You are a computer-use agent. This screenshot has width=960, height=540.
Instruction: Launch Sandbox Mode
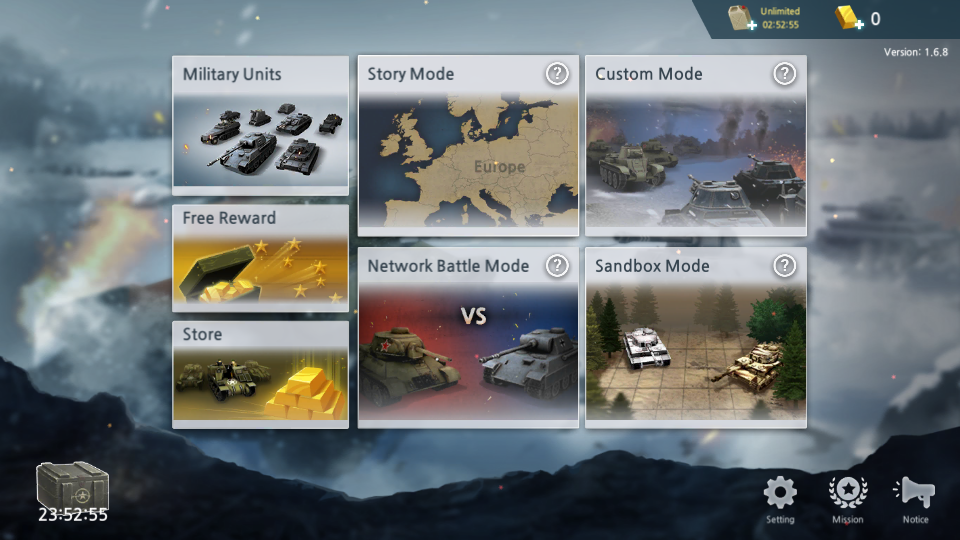pyautogui.click(x=695, y=350)
